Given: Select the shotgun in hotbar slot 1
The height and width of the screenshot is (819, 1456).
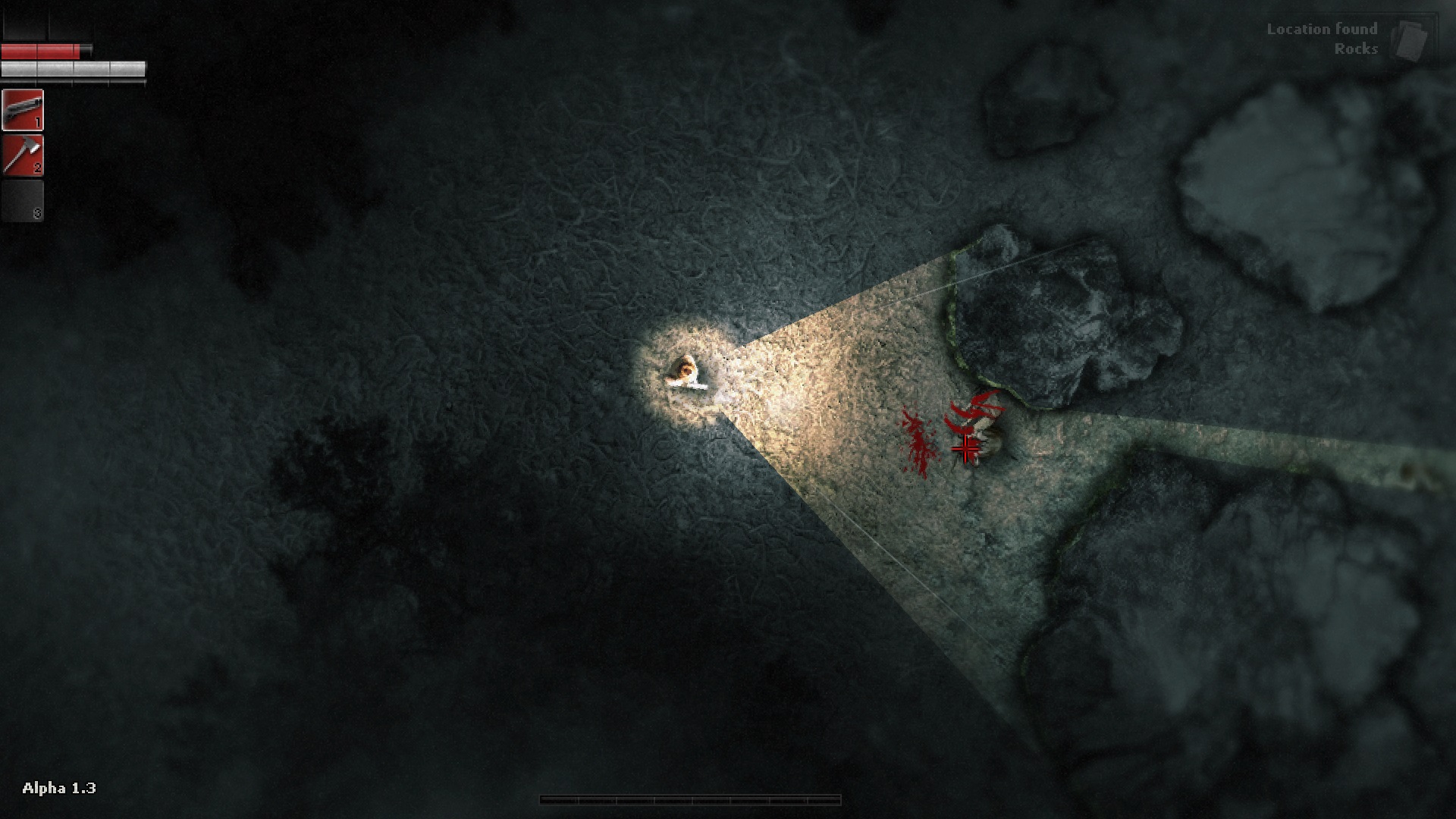Looking at the screenshot, I should point(23,110).
